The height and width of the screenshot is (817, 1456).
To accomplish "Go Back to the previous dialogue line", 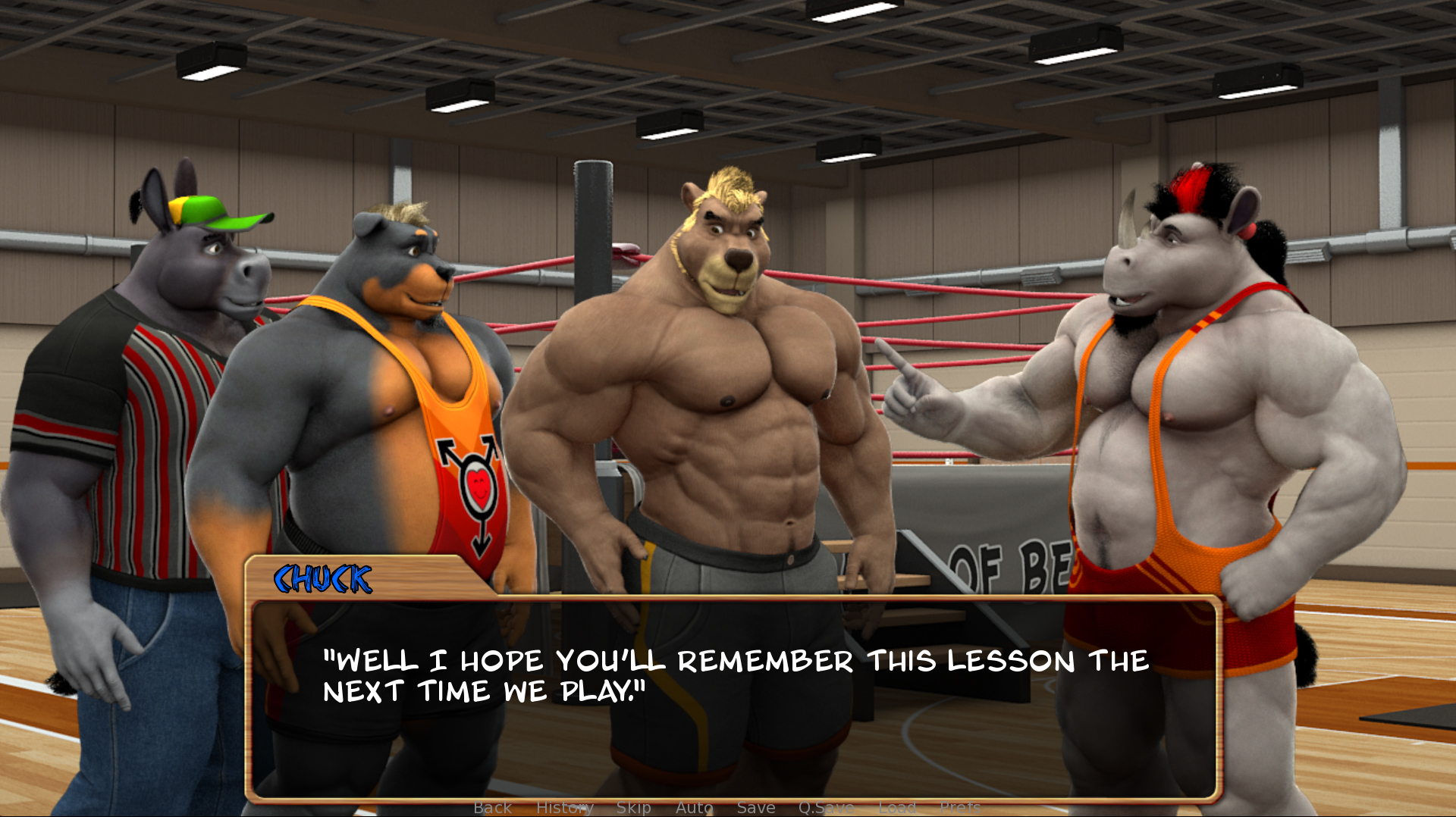I will point(492,807).
